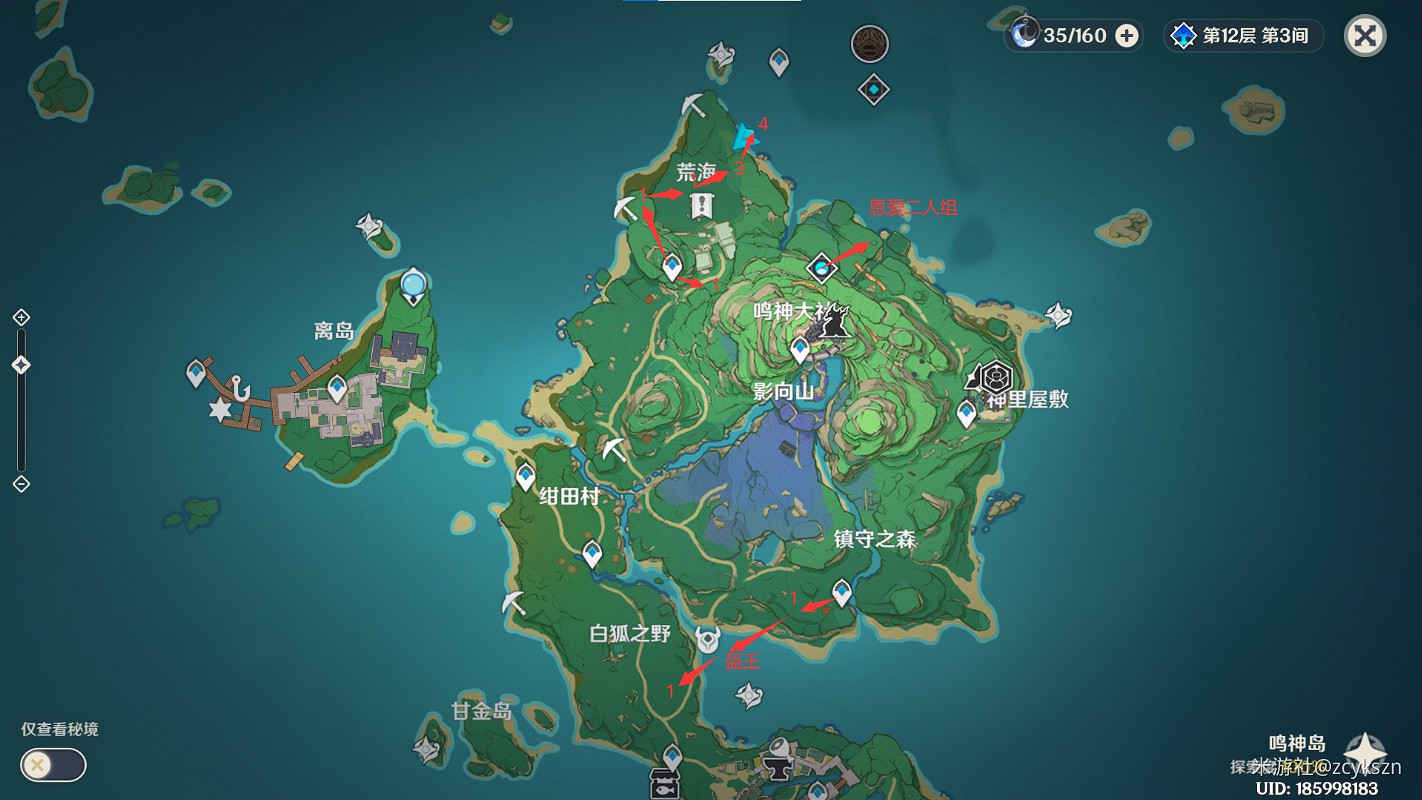Click the plus button beside the resin counter
Image resolution: width=1422 pixels, height=800 pixels.
click(x=1129, y=35)
